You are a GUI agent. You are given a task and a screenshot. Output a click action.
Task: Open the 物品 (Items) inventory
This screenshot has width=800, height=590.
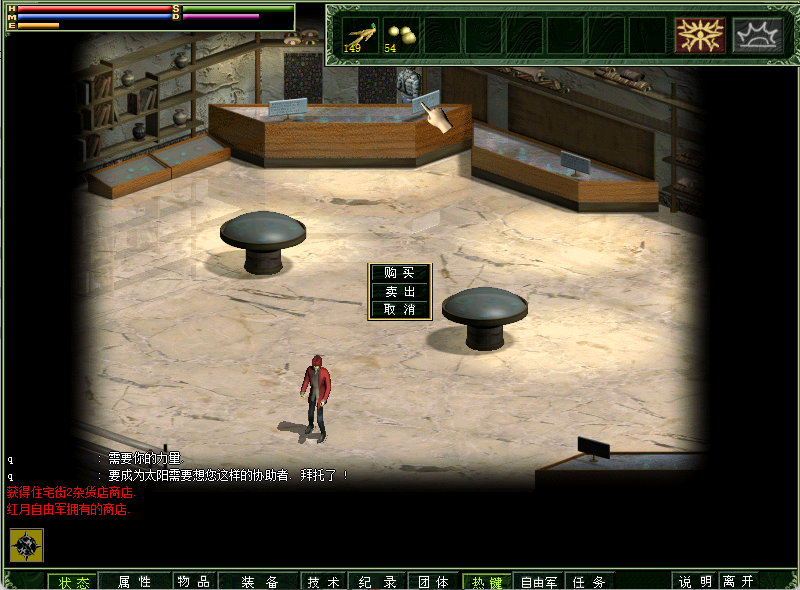193,582
